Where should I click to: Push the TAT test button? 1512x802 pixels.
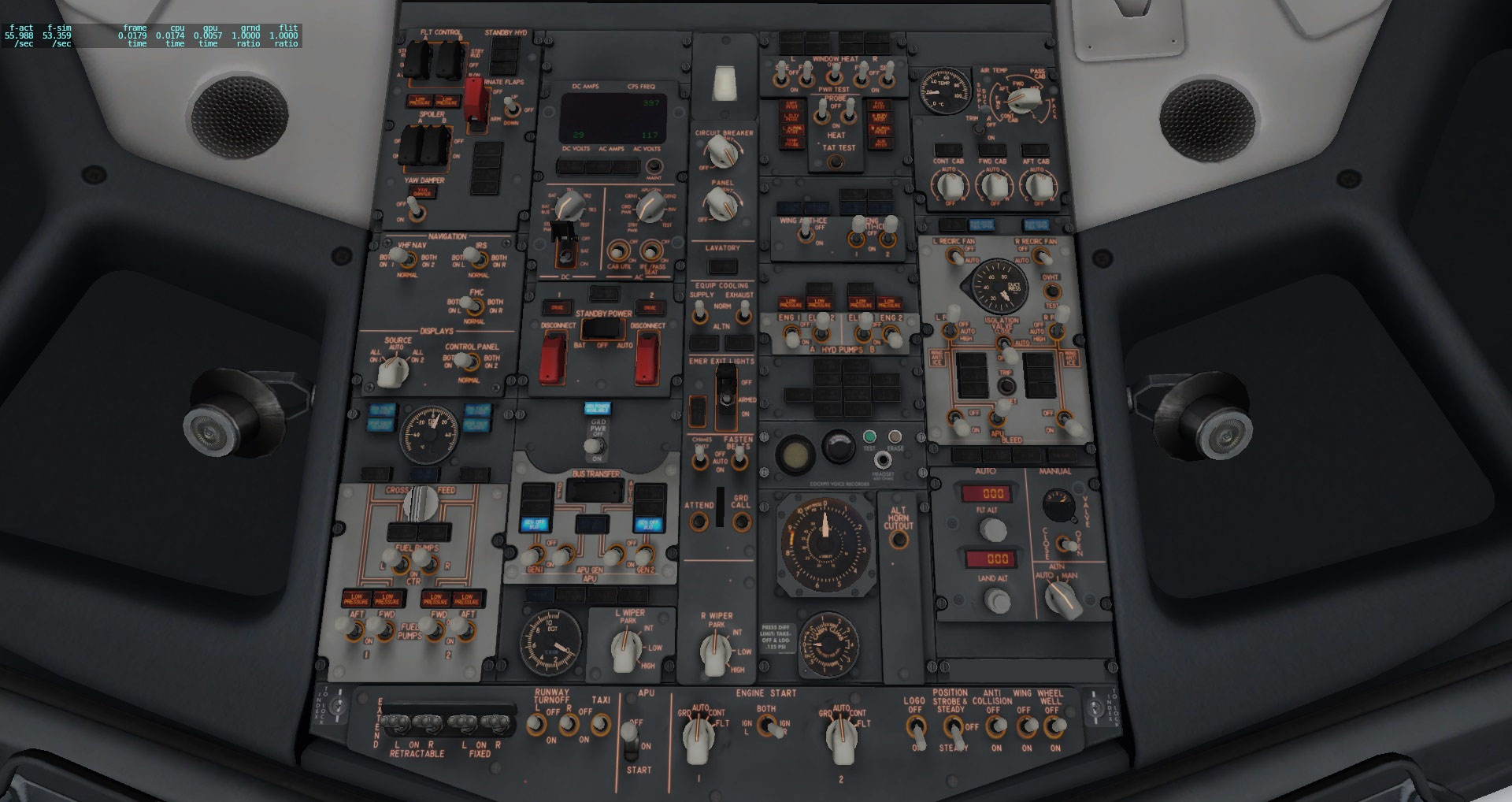[x=836, y=163]
